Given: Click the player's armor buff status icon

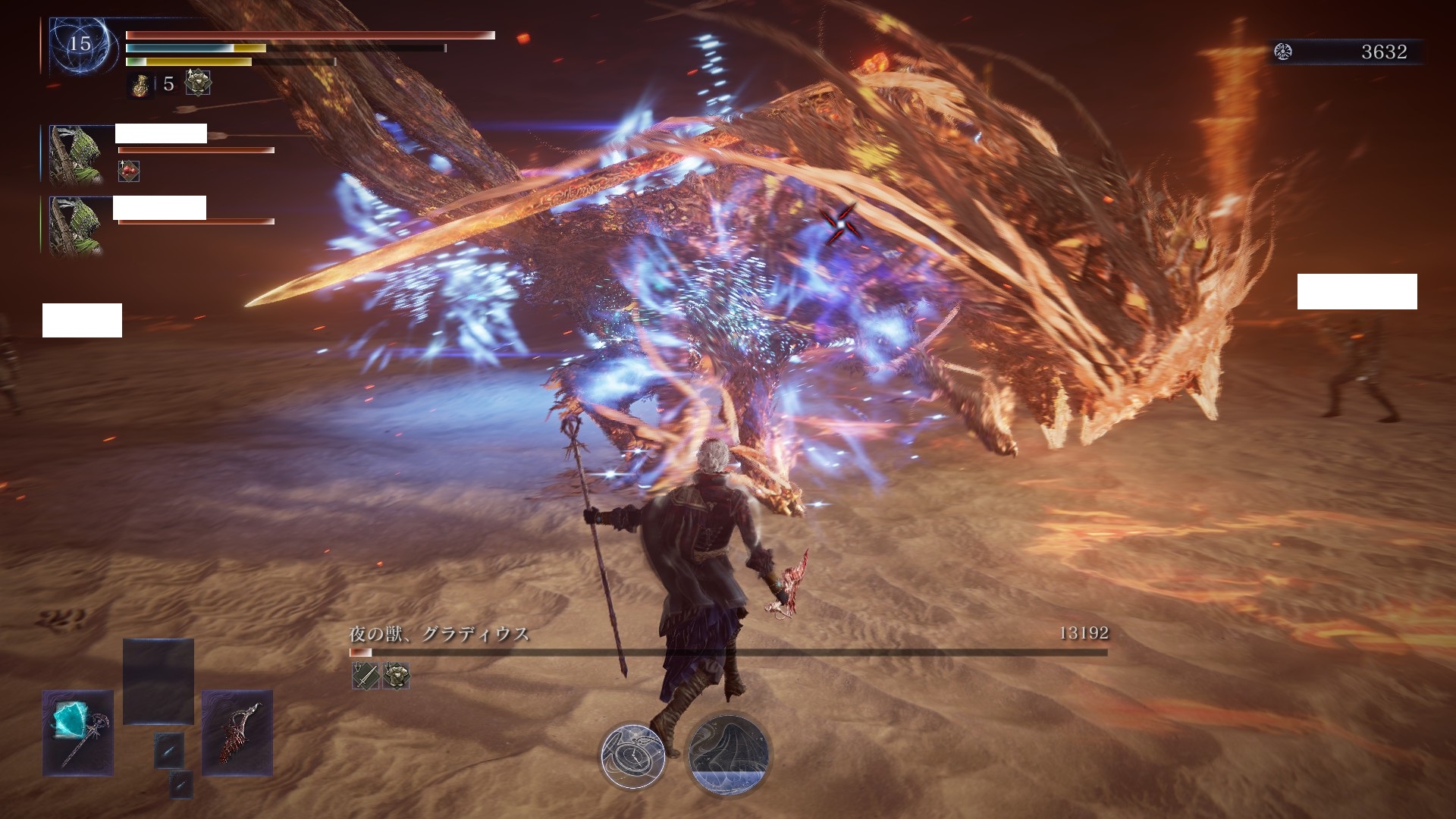Looking at the screenshot, I should [x=198, y=83].
